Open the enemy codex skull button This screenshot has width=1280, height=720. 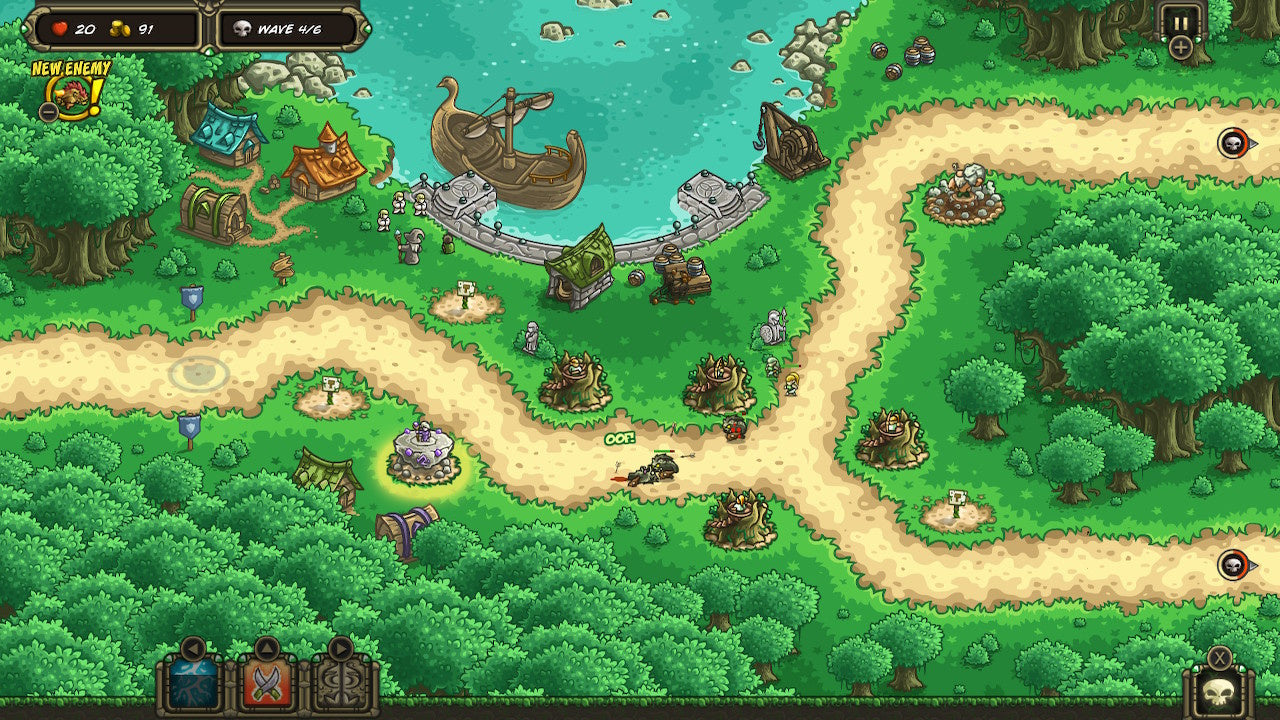point(1221,695)
